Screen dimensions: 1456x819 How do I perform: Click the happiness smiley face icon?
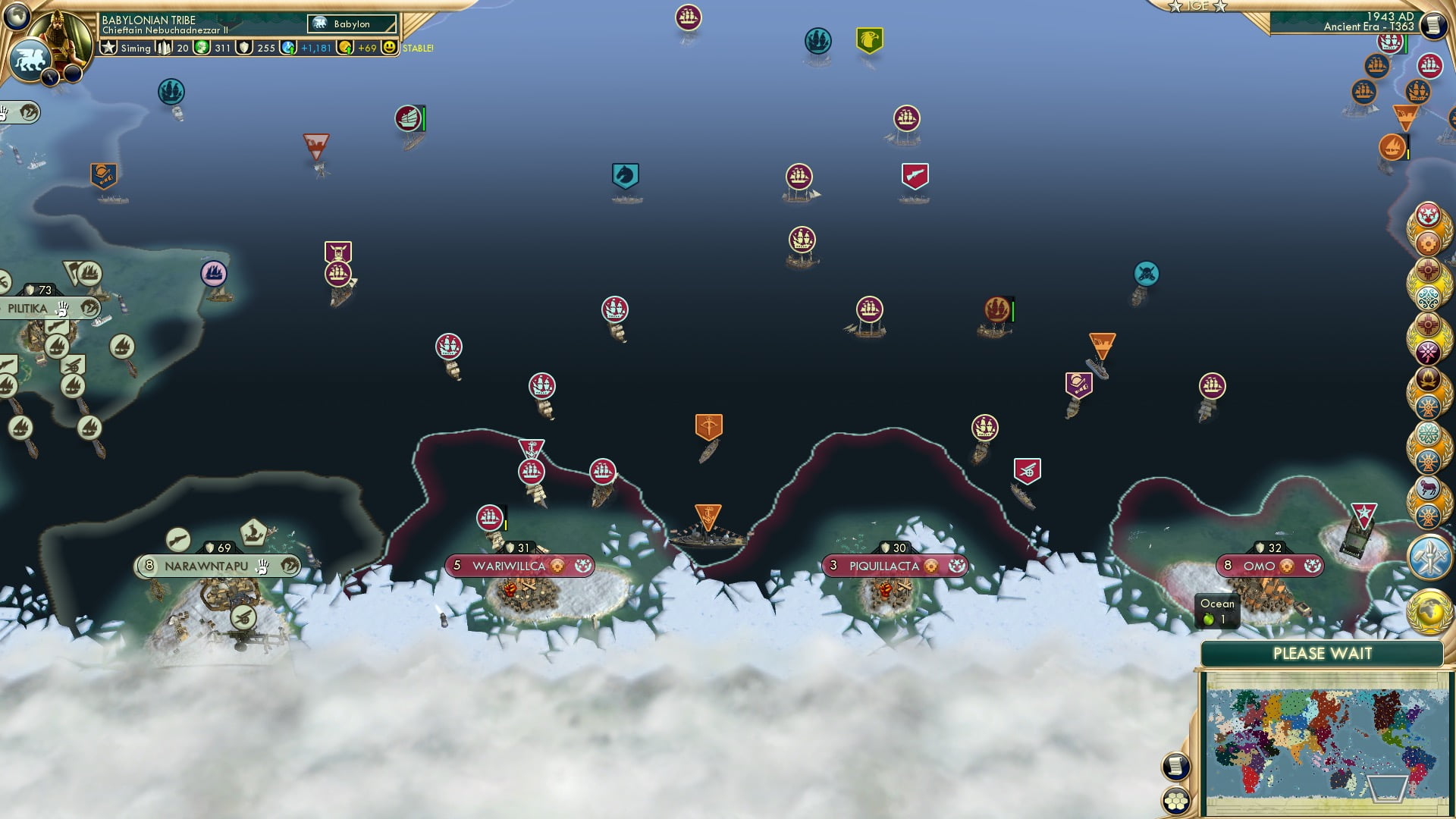click(389, 47)
